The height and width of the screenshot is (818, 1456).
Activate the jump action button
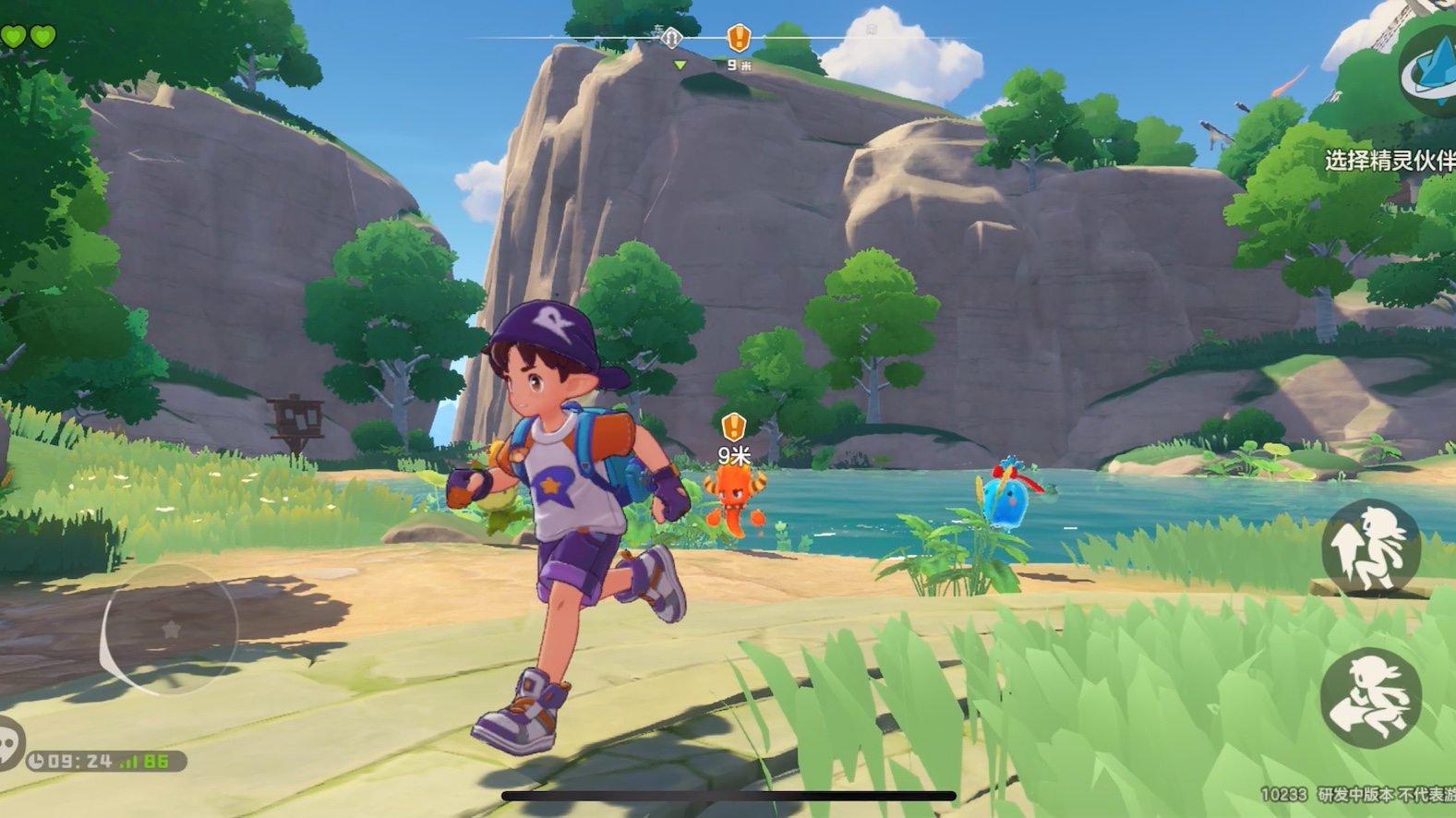pos(1370,549)
